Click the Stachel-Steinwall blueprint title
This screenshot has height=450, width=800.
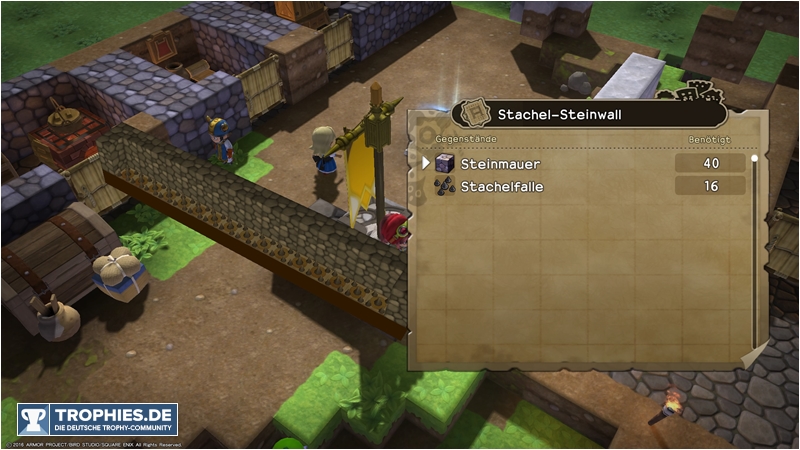click(x=560, y=116)
